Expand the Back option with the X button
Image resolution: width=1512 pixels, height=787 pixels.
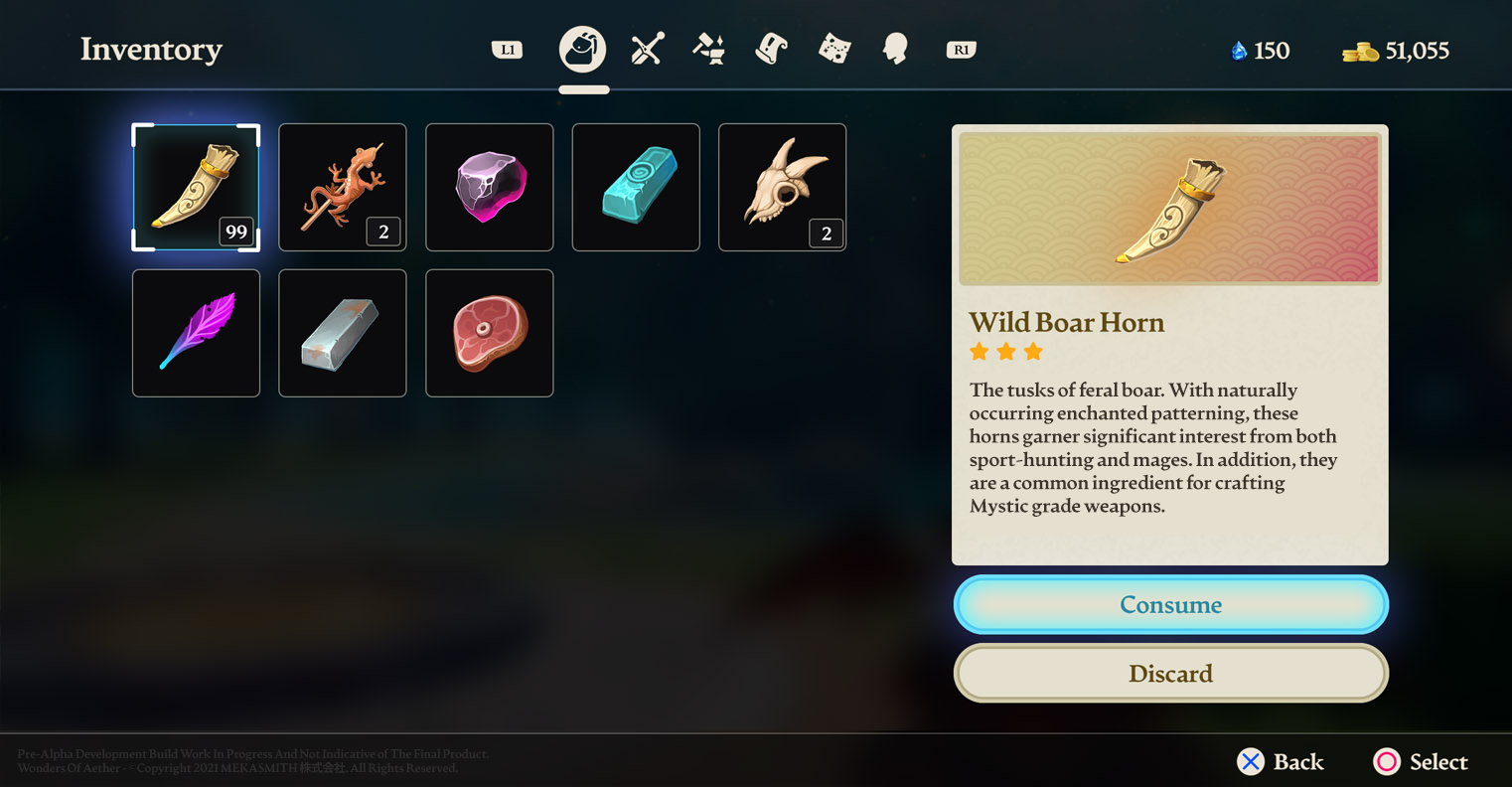1250,762
